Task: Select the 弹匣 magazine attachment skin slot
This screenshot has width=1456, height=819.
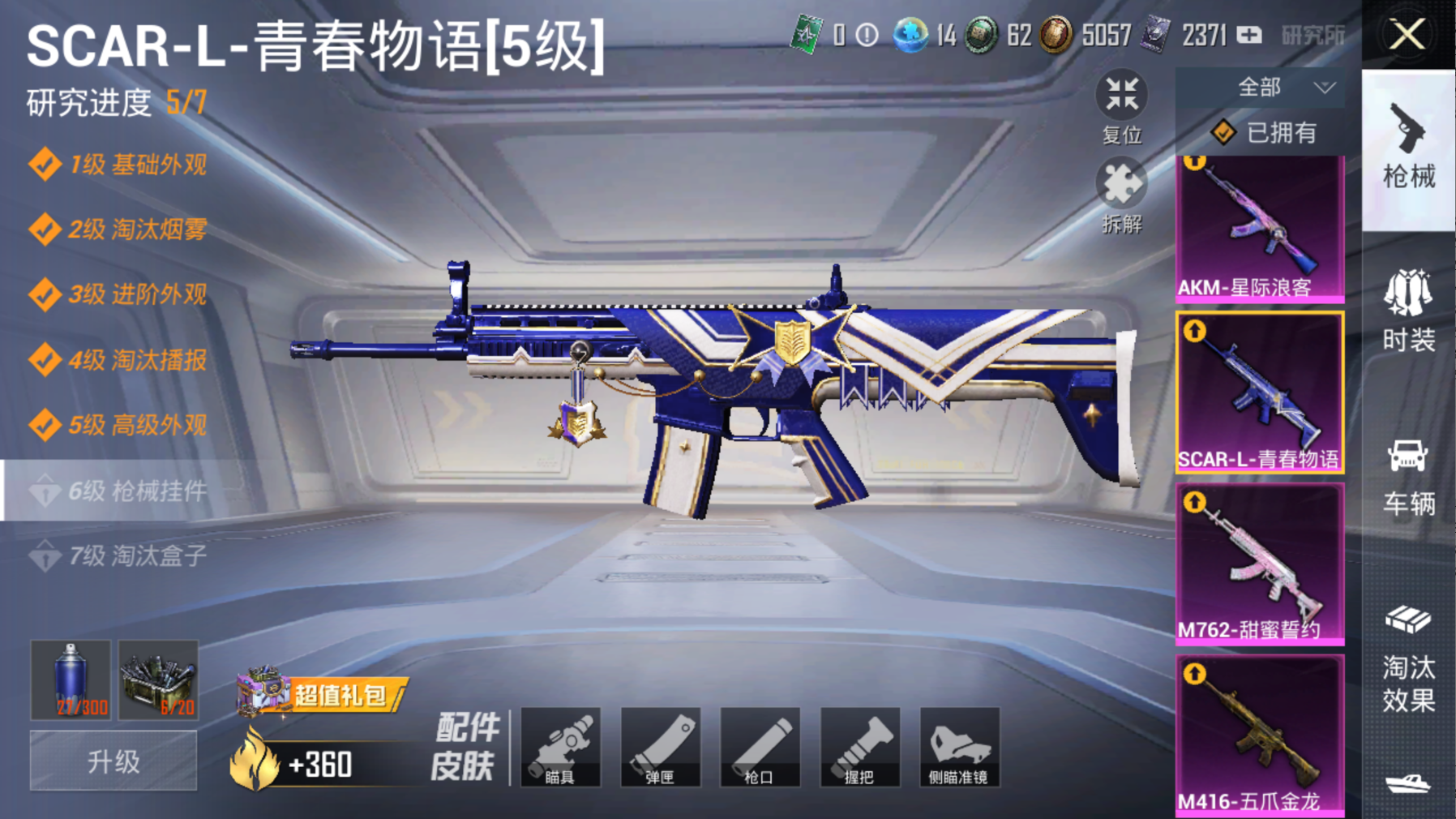Action: (x=660, y=747)
